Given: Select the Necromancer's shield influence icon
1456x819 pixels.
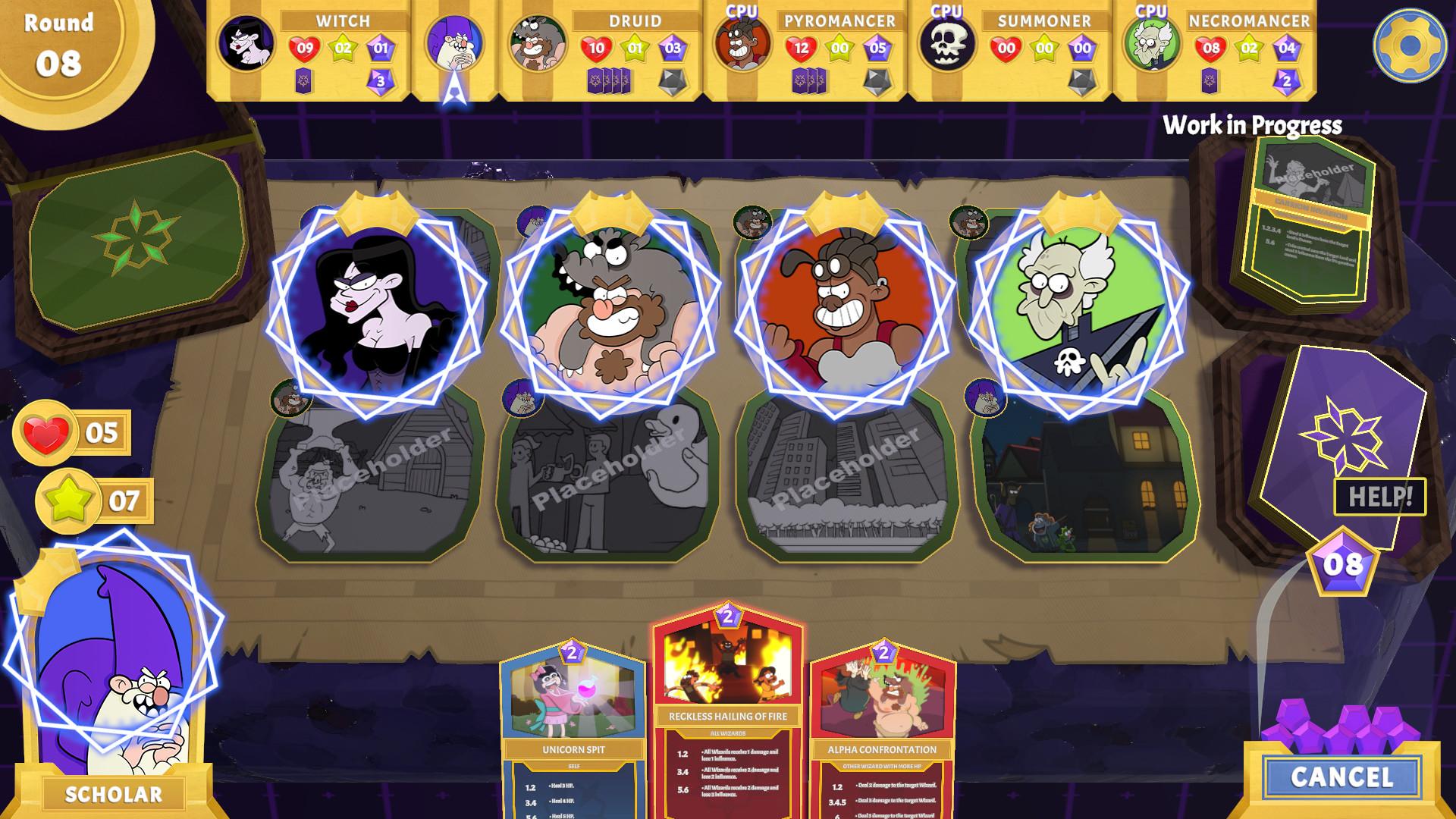Looking at the screenshot, I should pyautogui.click(x=1287, y=47).
